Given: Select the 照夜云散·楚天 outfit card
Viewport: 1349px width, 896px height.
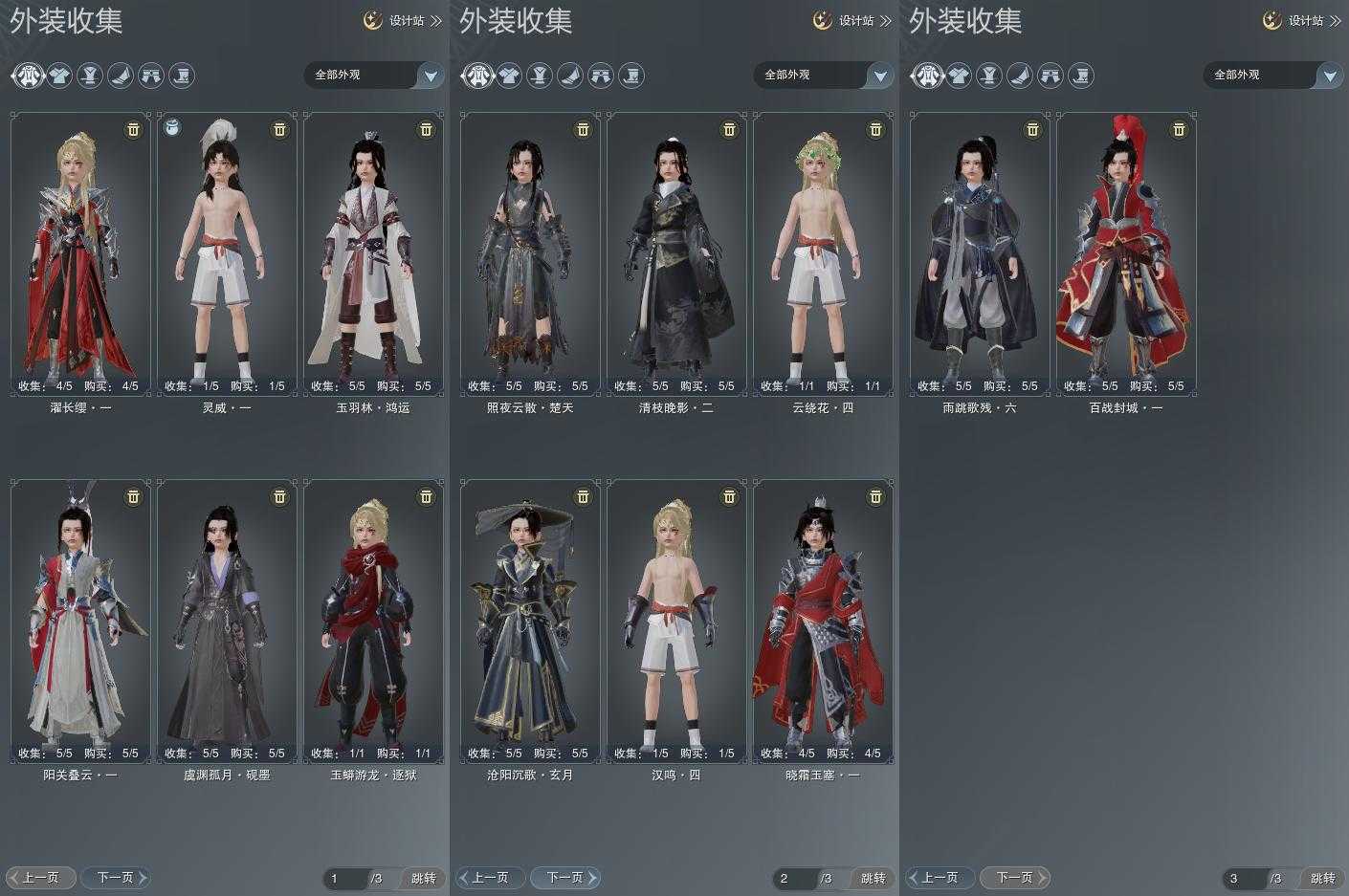Looking at the screenshot, I should click(x=530, y=253).
